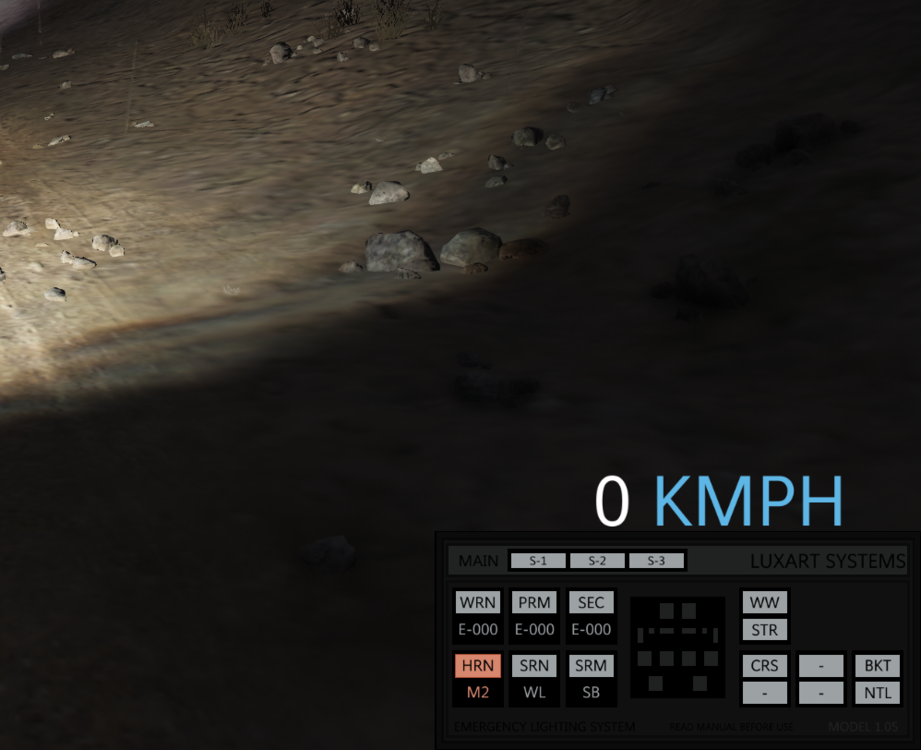Click the highlighted HRN horn button
Screen dimensions: 921x750
(x=478, y=666)
